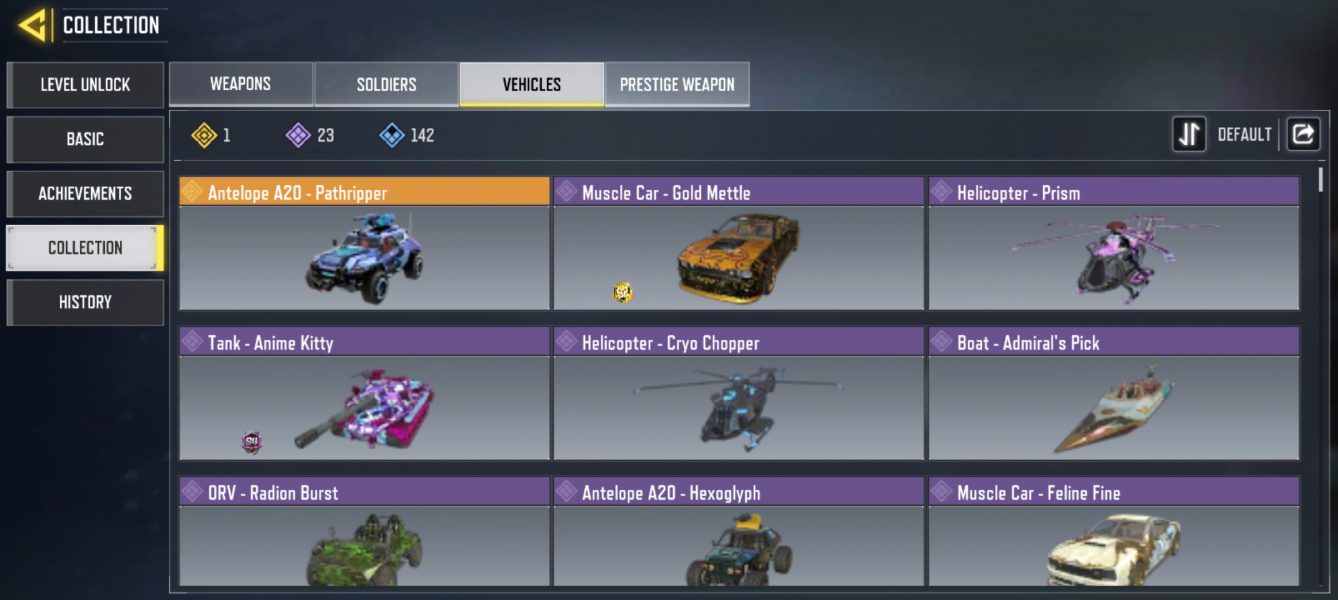Choose the Collection menu entry
Image resolution: width=1338 pixels, height=600 pixels.
[85, 248]
